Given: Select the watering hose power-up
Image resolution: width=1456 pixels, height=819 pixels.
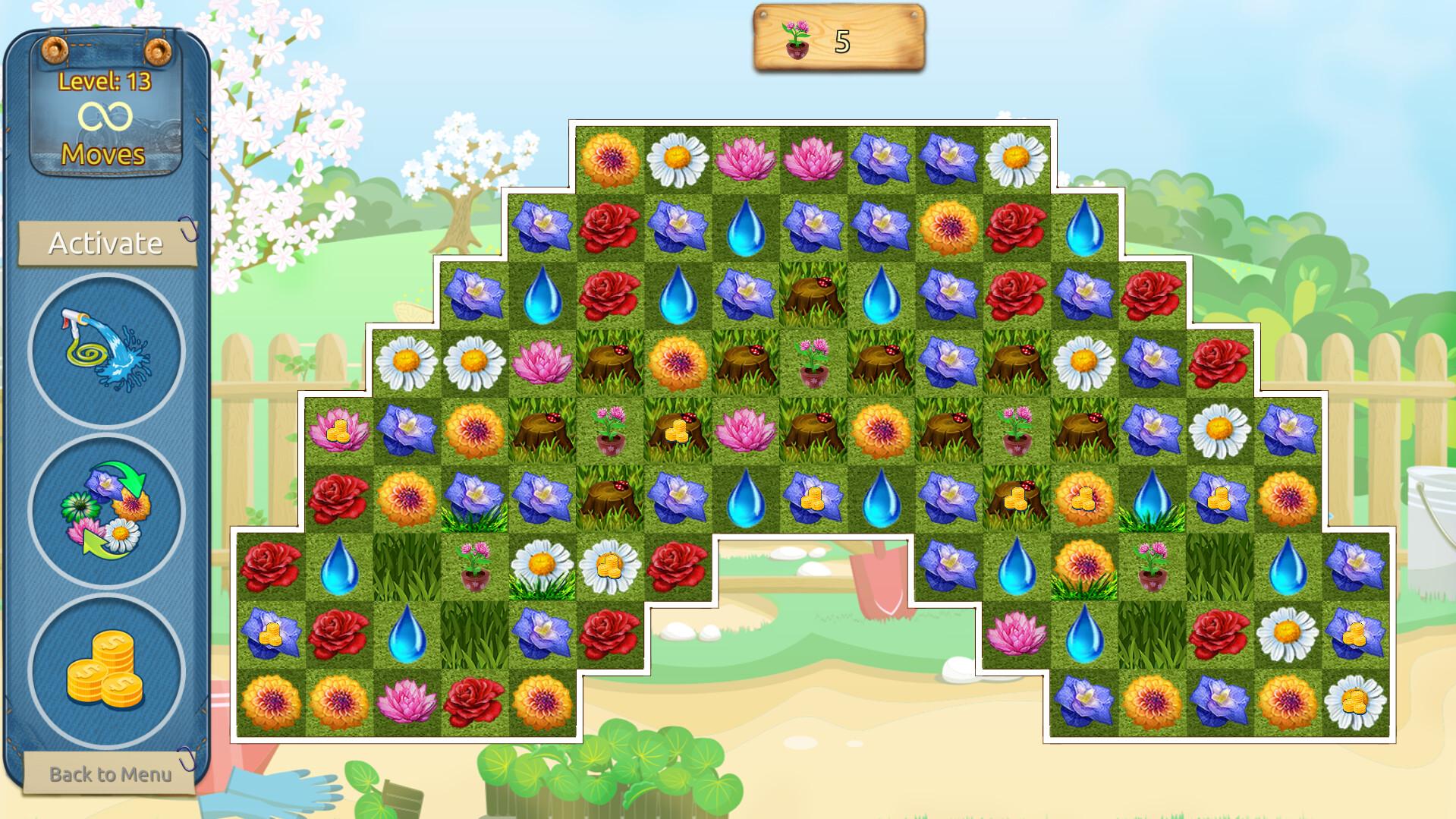Looking at the screenshot, I should point(106,351).
